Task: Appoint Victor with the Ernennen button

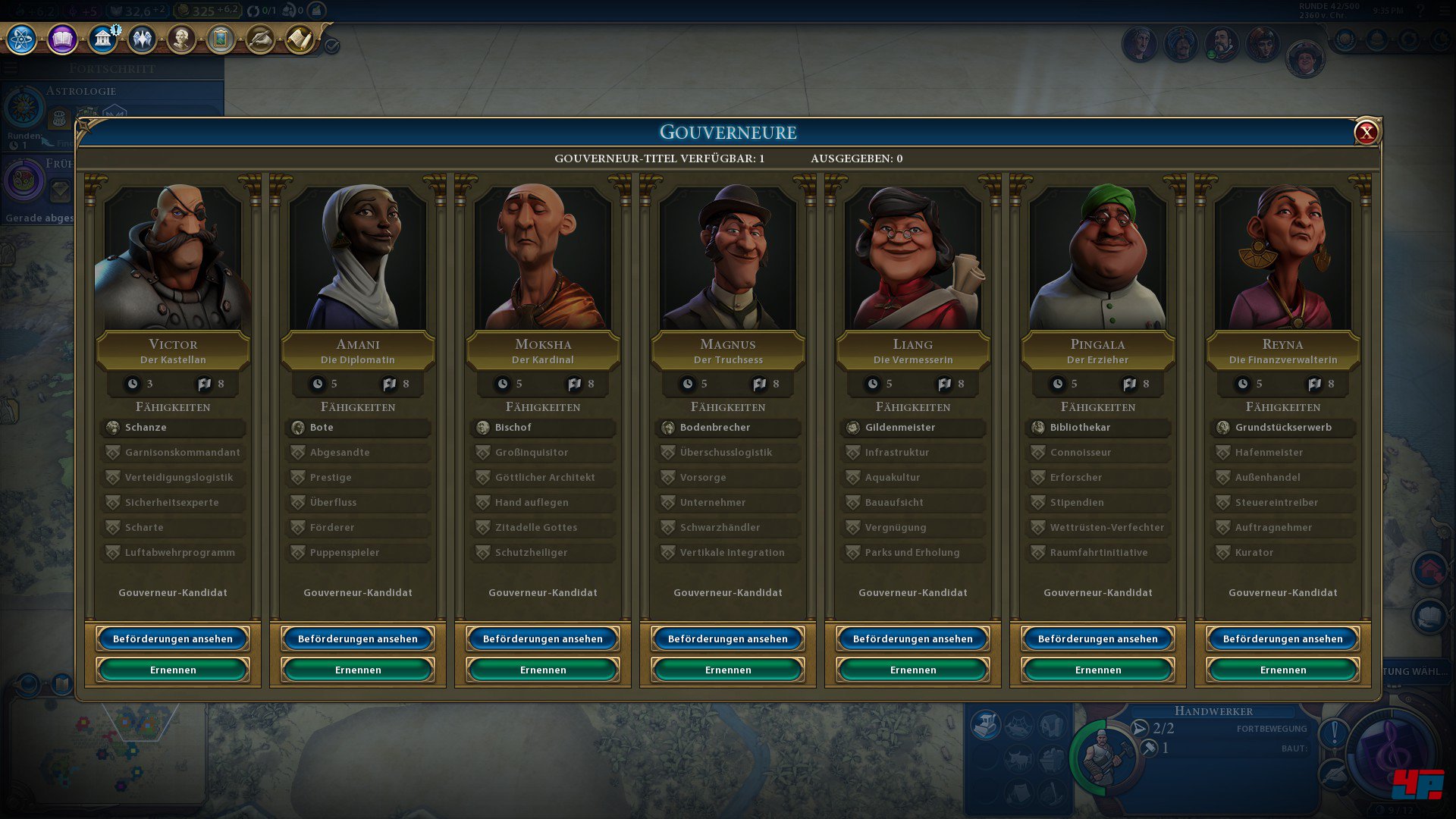Action: point(173,670)
